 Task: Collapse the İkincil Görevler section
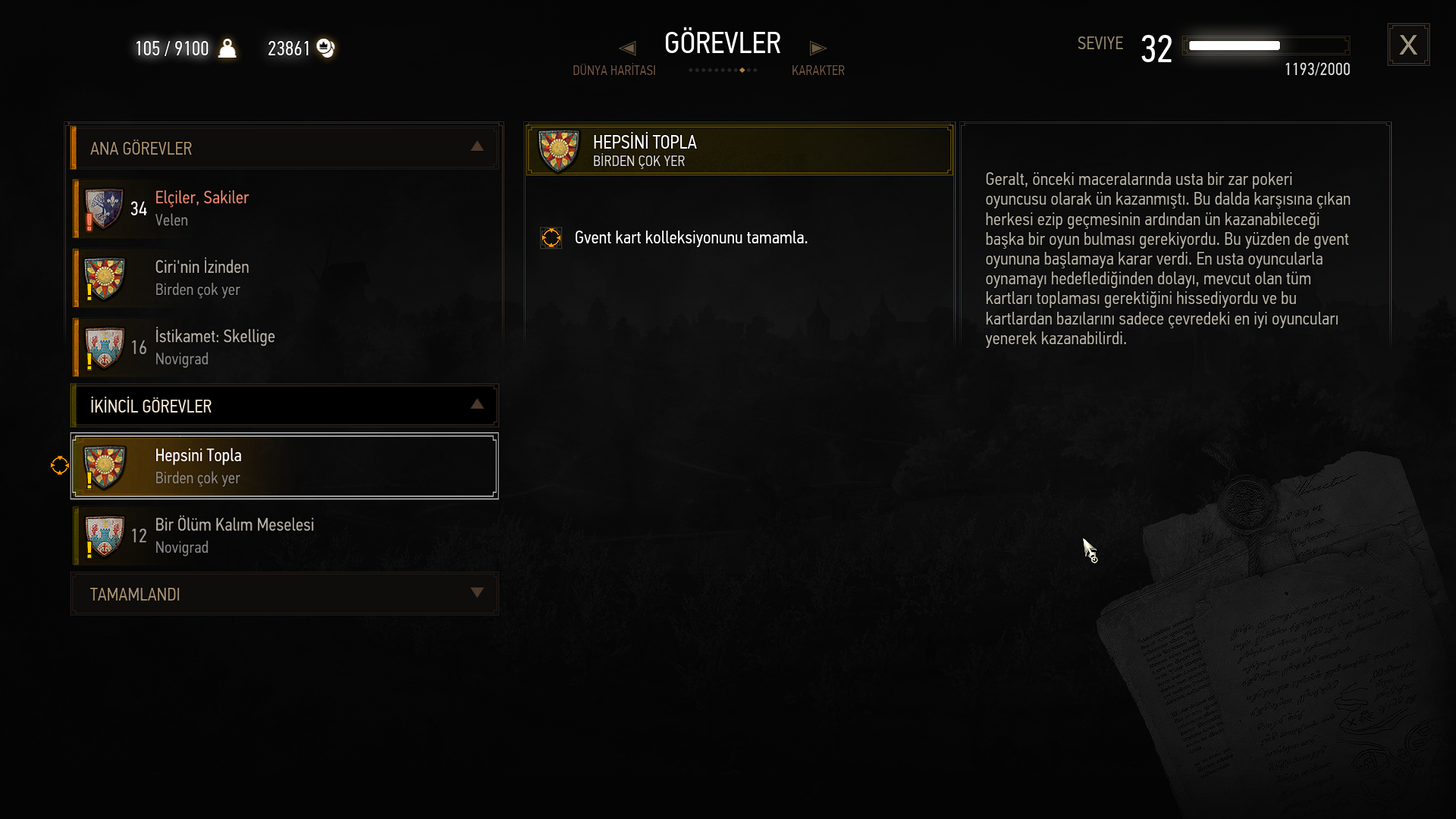tap(476, 405)
